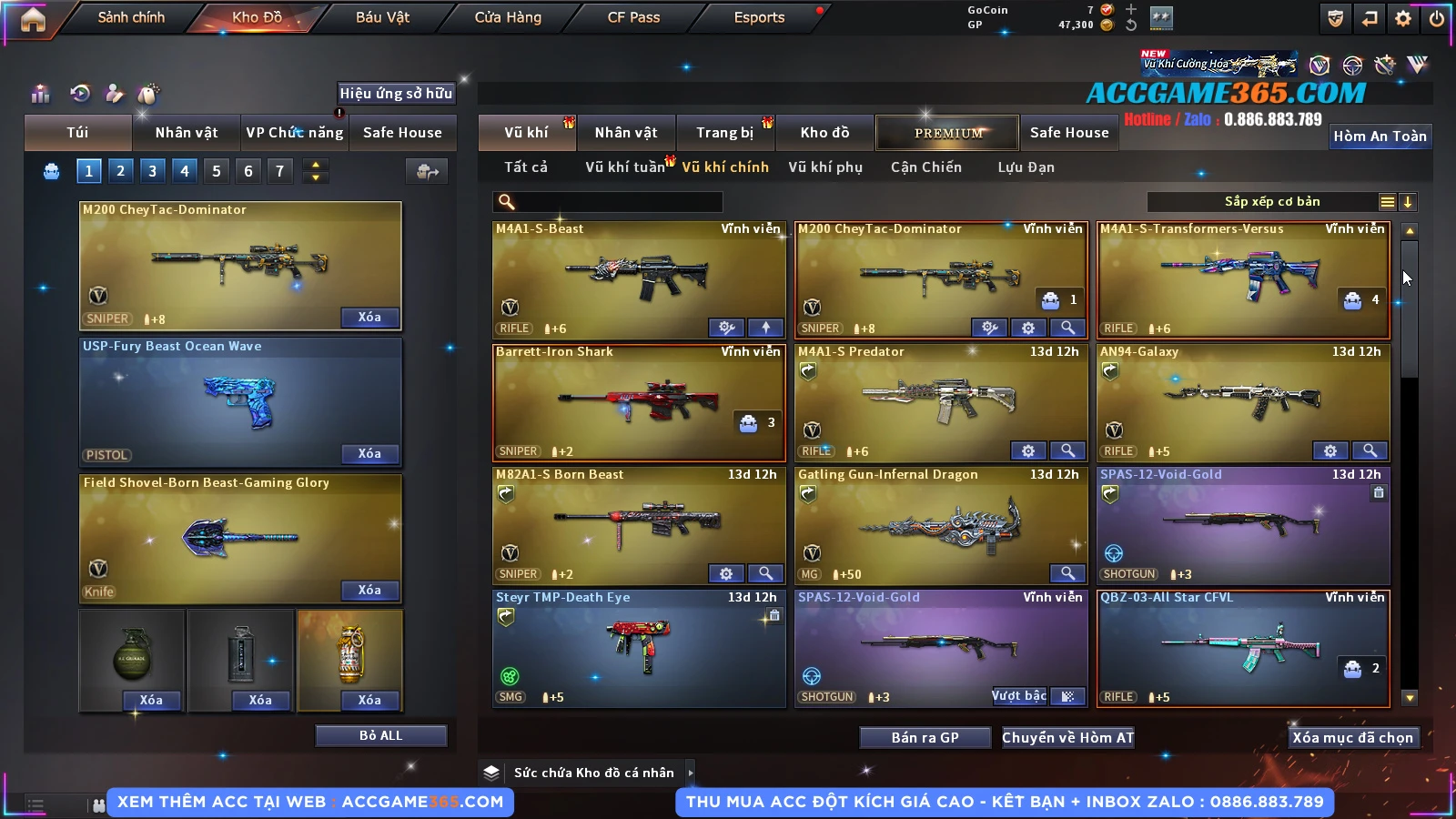Open the Esports tab
This screenshot has width=1456, height=819.
[759, 18]
